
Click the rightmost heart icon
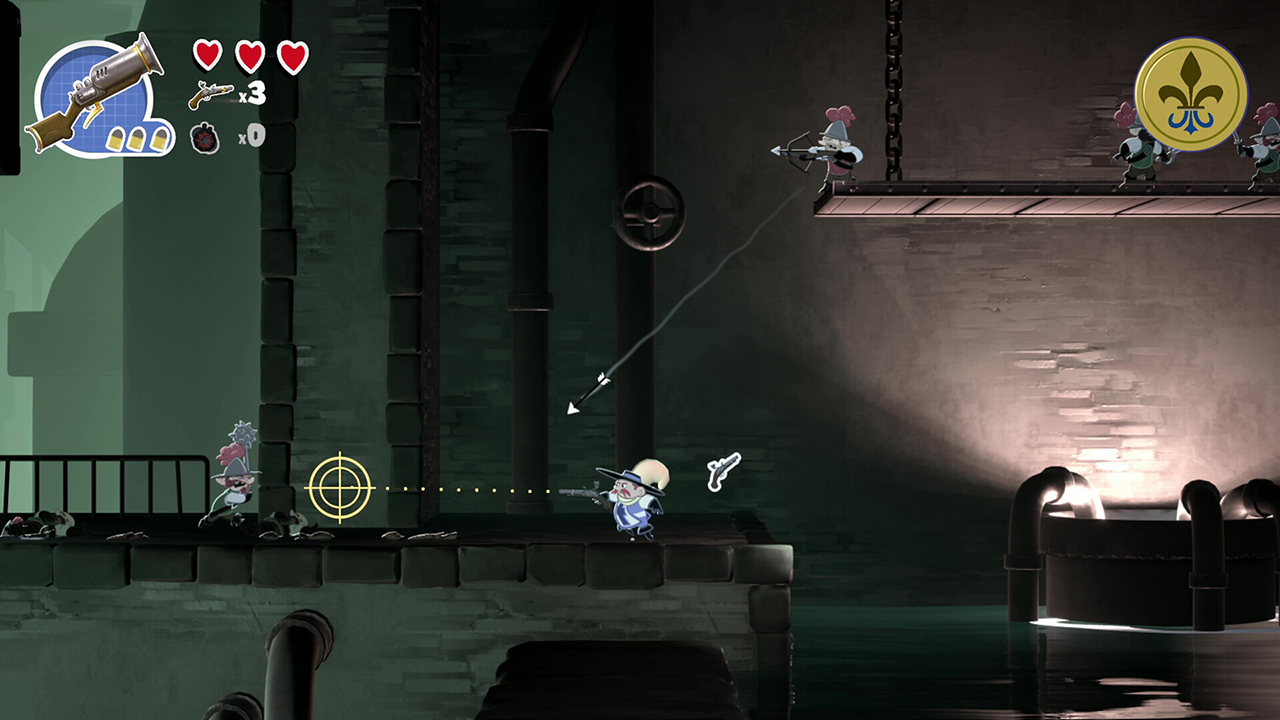click(293, 55)
